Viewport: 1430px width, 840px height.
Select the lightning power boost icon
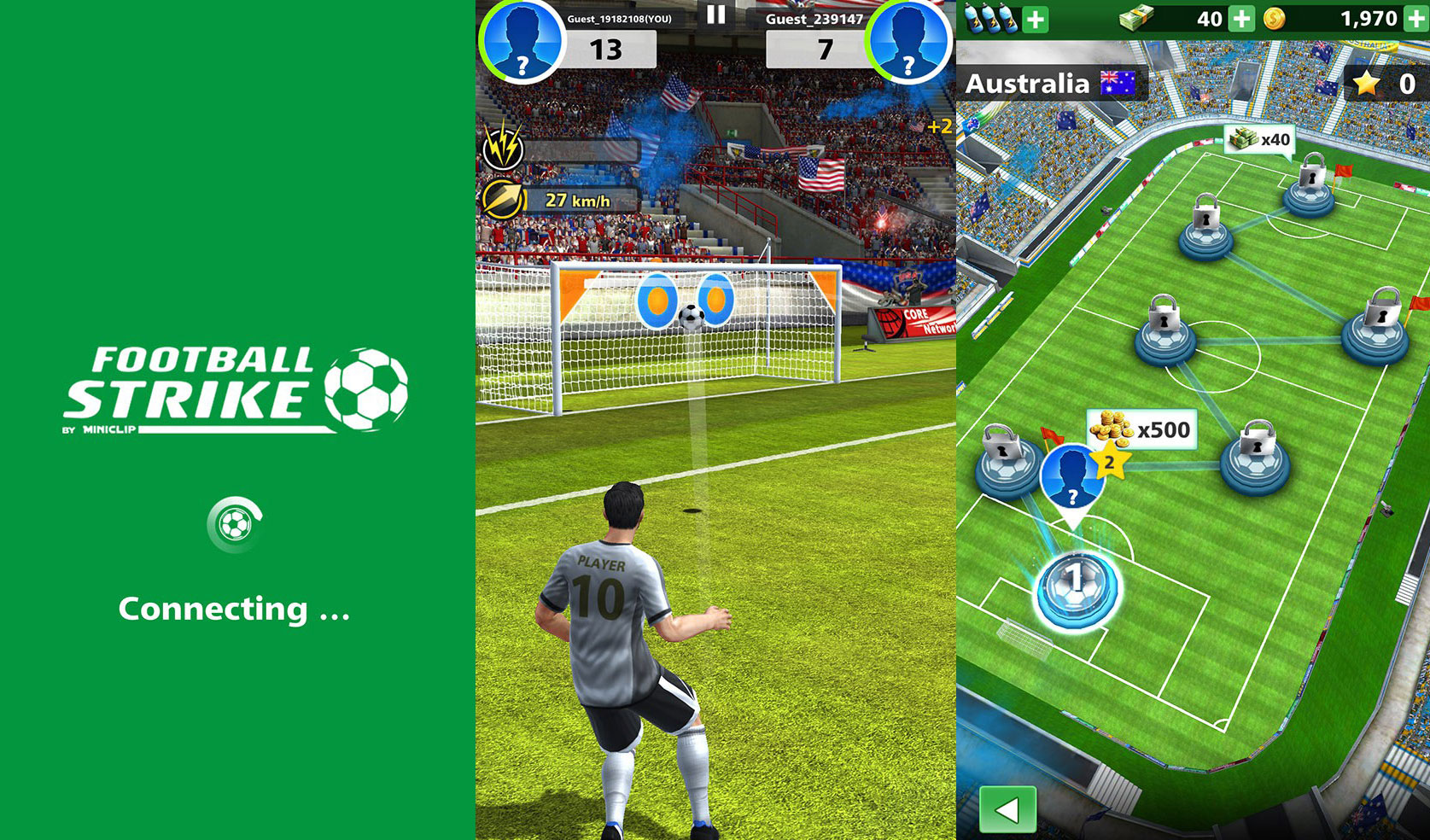[x=504, y=148]
